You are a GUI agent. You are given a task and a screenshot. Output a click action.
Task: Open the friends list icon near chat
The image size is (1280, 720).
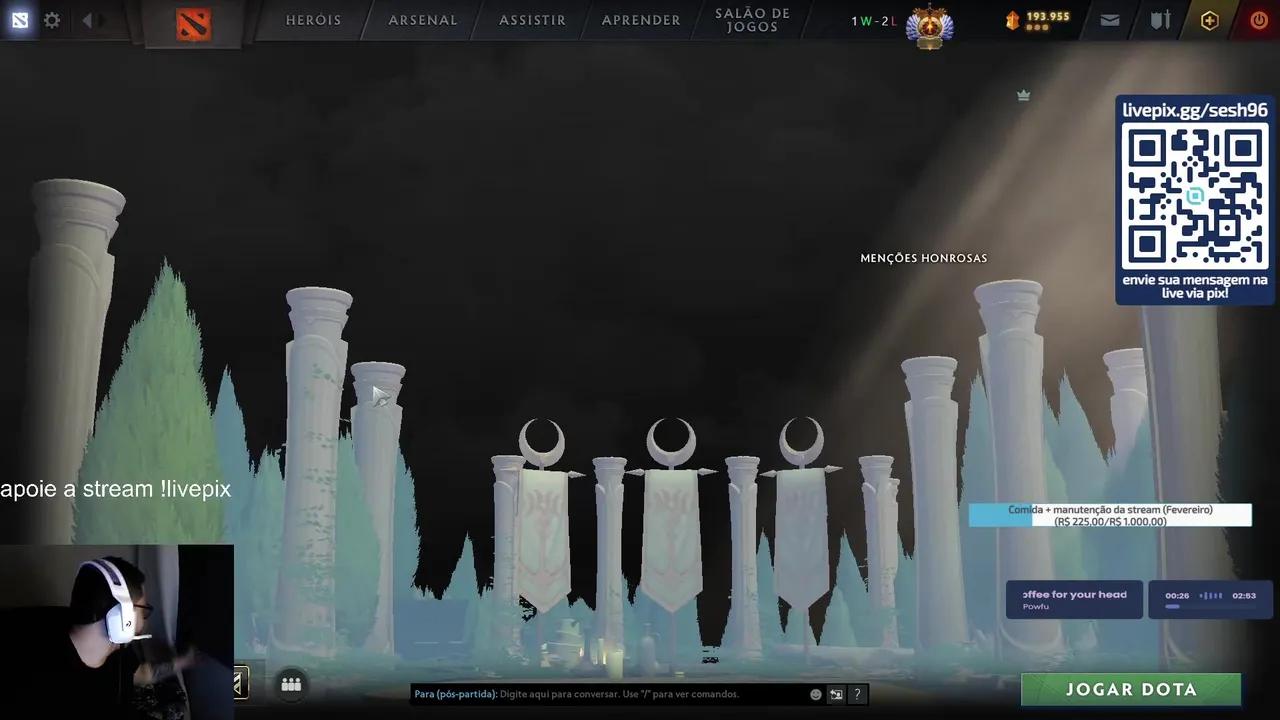tap(291, 685)
